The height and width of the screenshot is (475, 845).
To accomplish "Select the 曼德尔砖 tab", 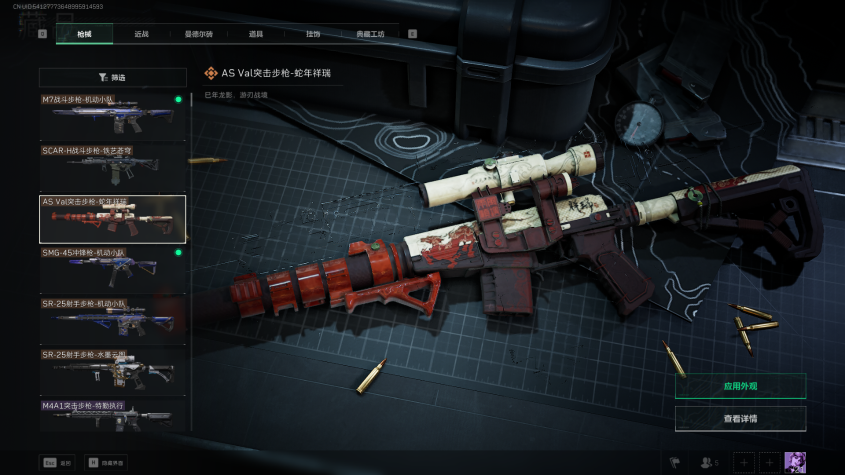I will pos(199,34).
